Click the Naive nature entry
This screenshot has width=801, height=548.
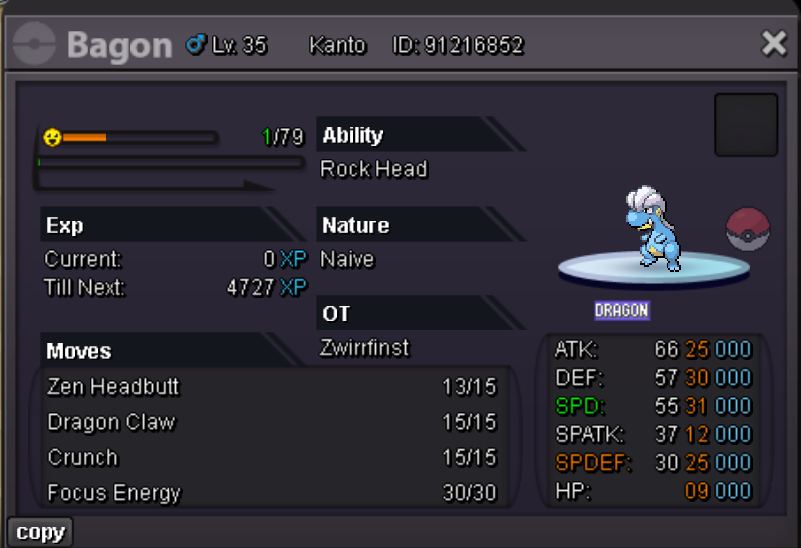[347, 259]
